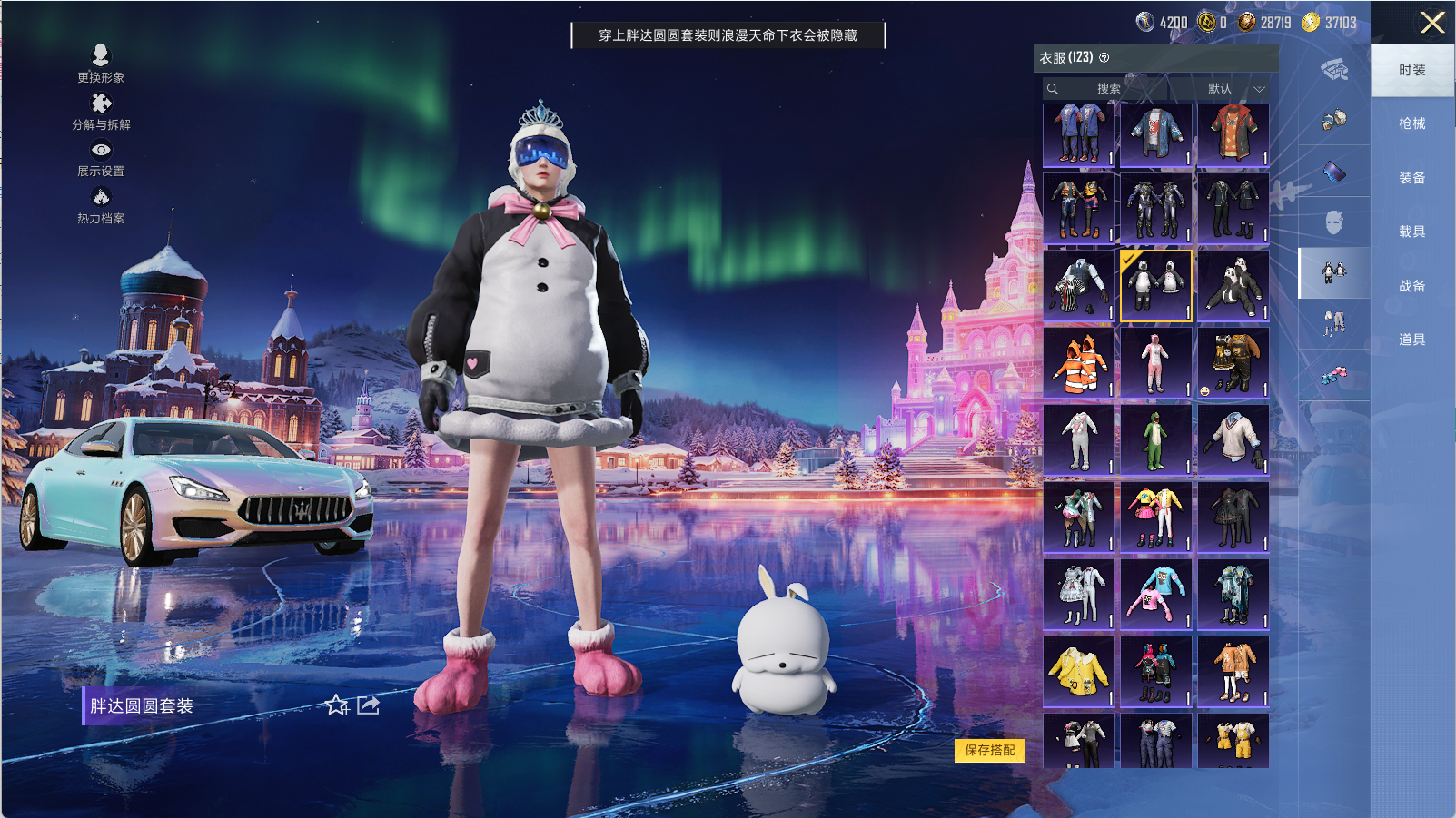Screen dimensions: 1456x818
Task: Open 分解与拆解 puzzle-piece option
Action: [101, 112]
